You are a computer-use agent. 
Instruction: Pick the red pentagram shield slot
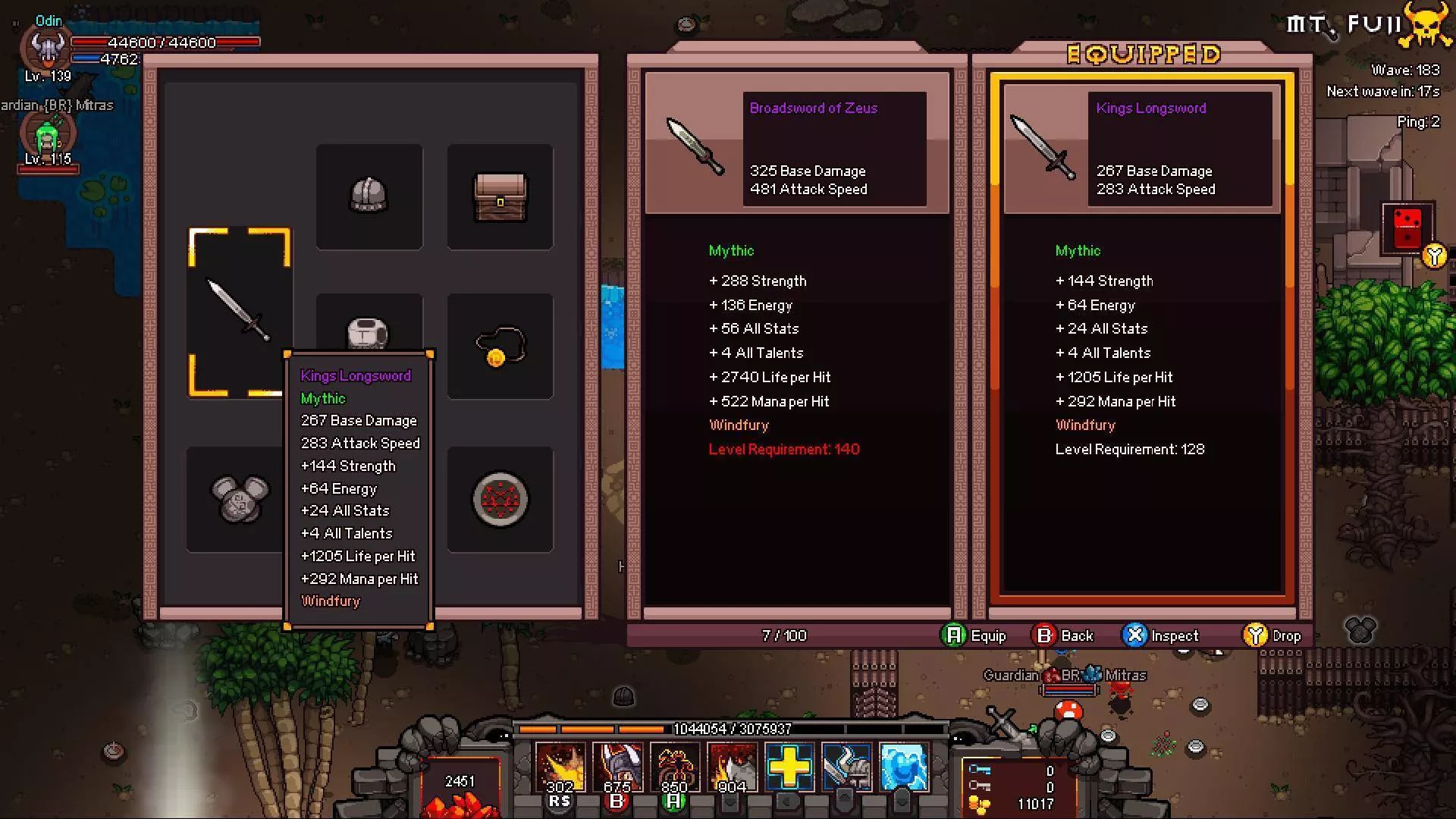tap(500, 499)
